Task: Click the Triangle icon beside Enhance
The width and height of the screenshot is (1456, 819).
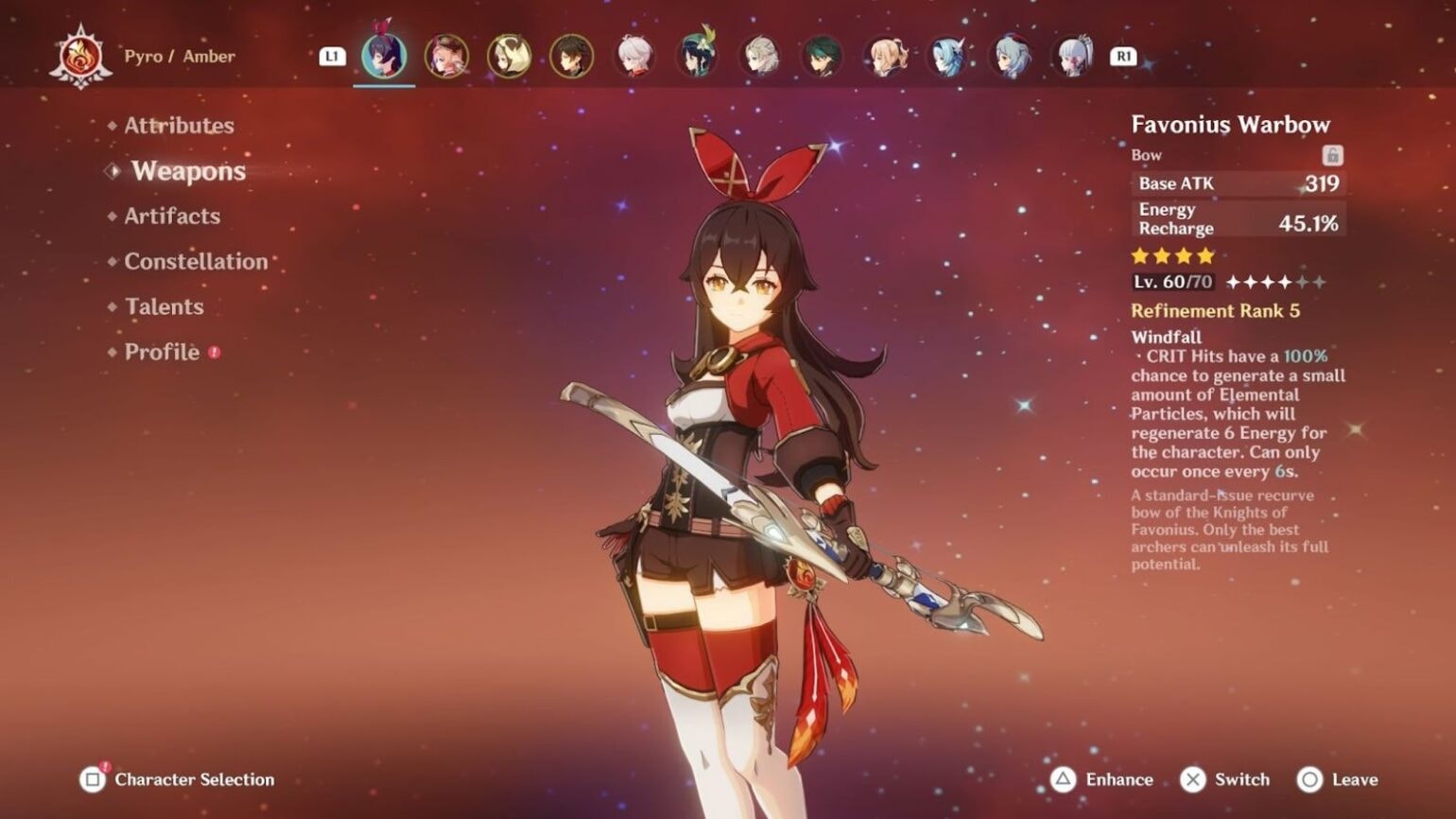Action: 1063,779
